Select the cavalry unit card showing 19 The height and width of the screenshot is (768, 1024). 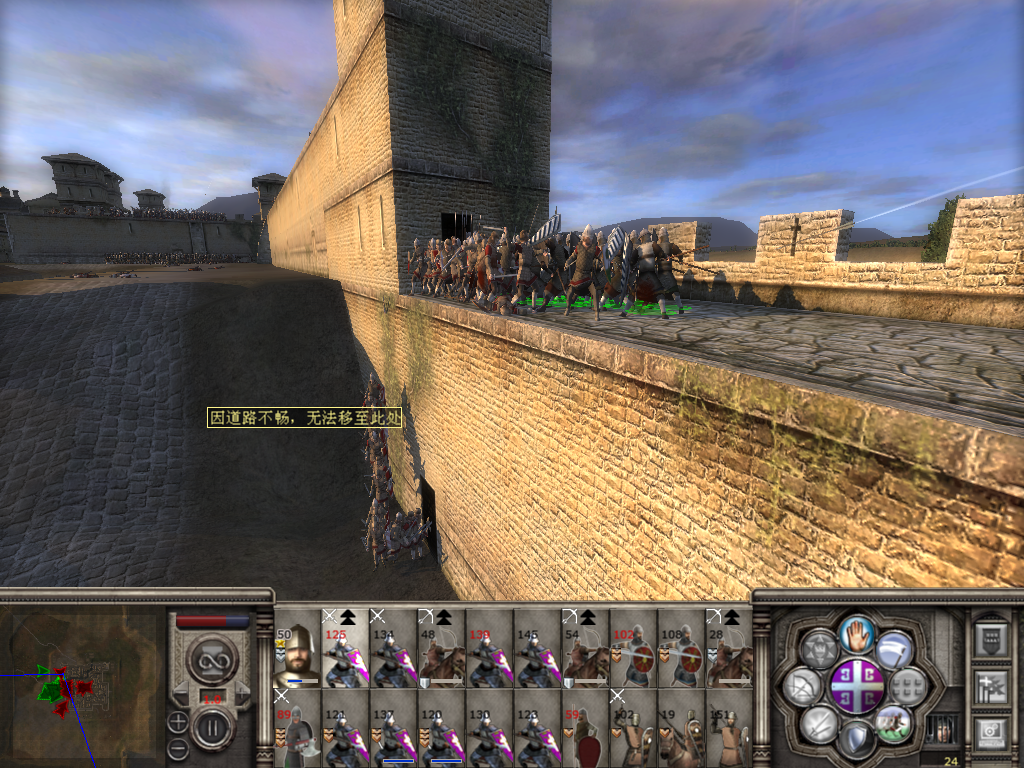pos(681,728)
